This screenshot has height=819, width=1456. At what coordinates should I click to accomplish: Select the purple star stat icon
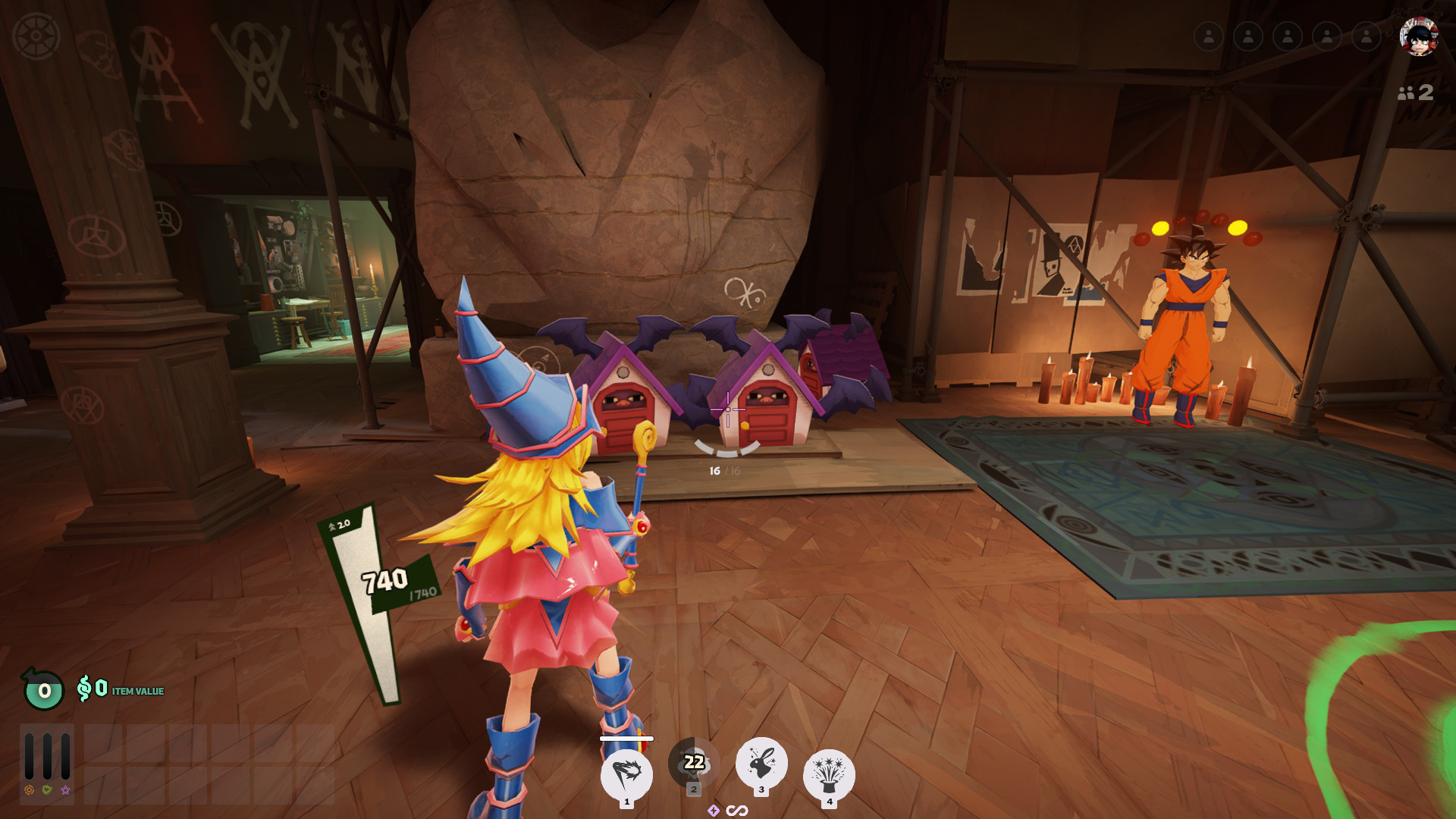[65, 790]
